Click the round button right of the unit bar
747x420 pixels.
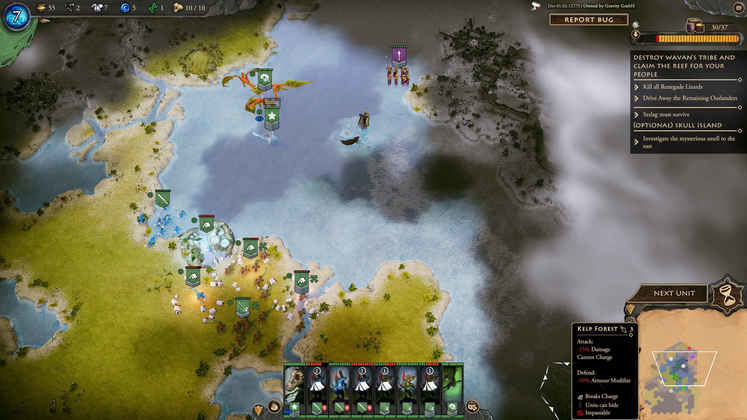[x=472, y=407]
